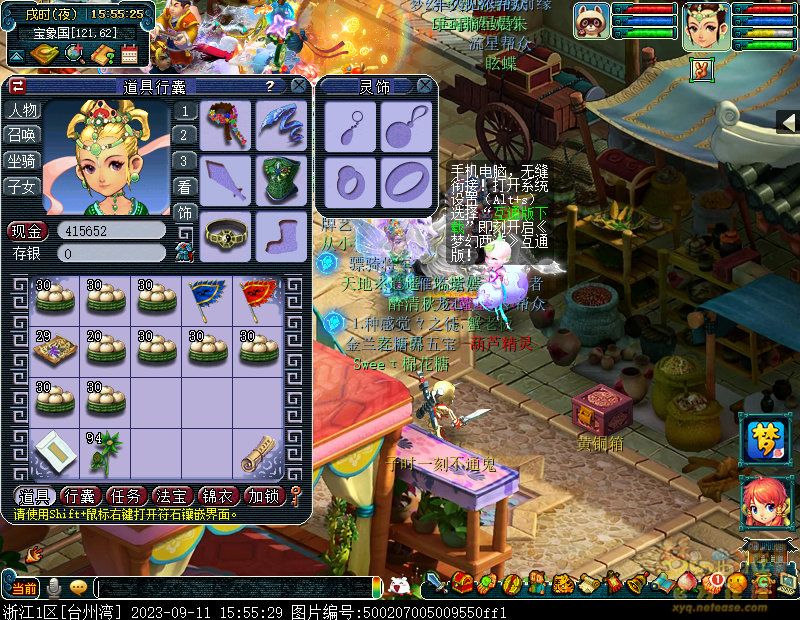The width and height of the screenshot is (800, 620).
Task: Select the blue flag item in inventory
Action: coord(207,297)
